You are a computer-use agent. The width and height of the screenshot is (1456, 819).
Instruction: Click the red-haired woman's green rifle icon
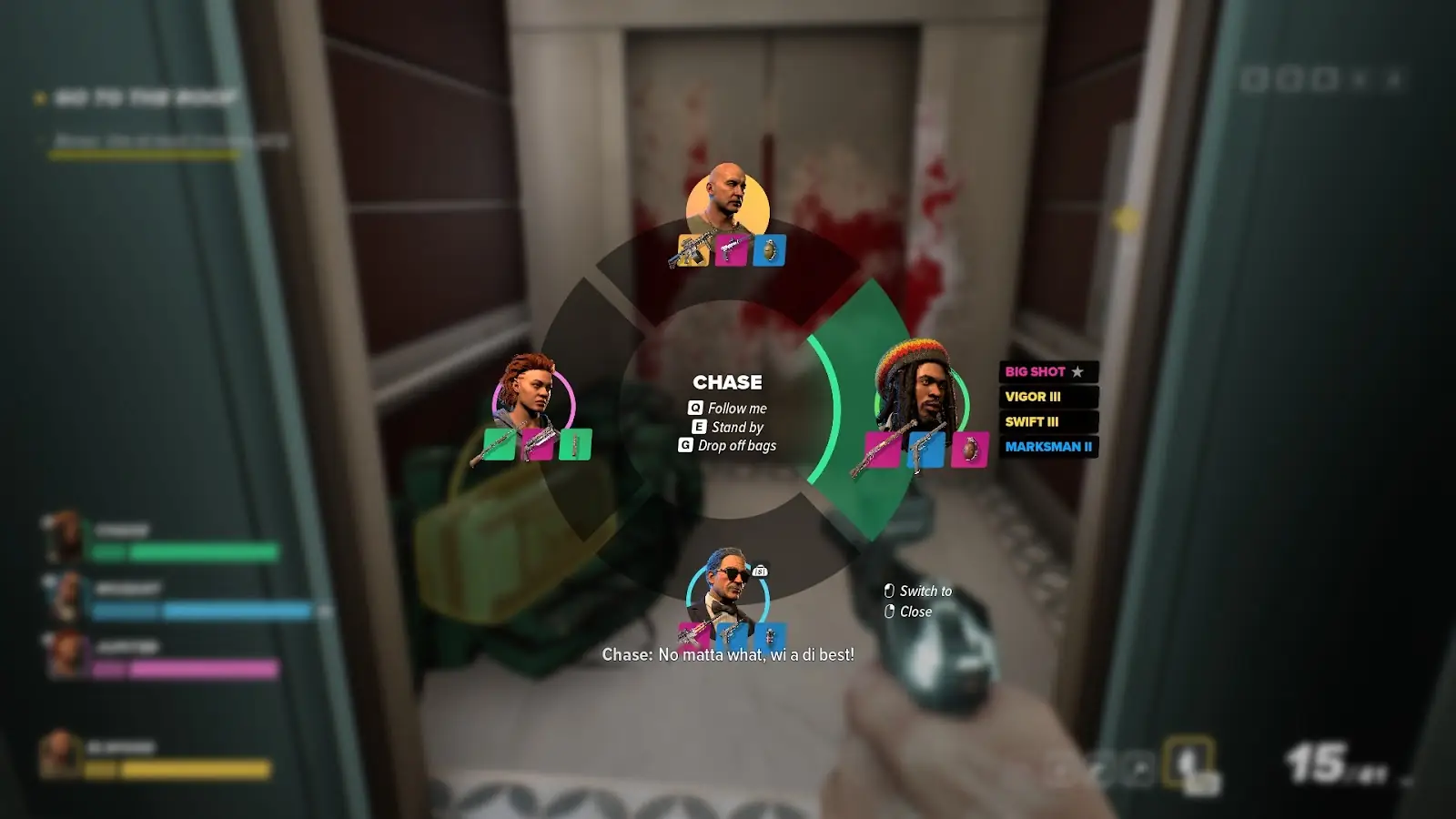pyautogui.click(x=499, y=445)
